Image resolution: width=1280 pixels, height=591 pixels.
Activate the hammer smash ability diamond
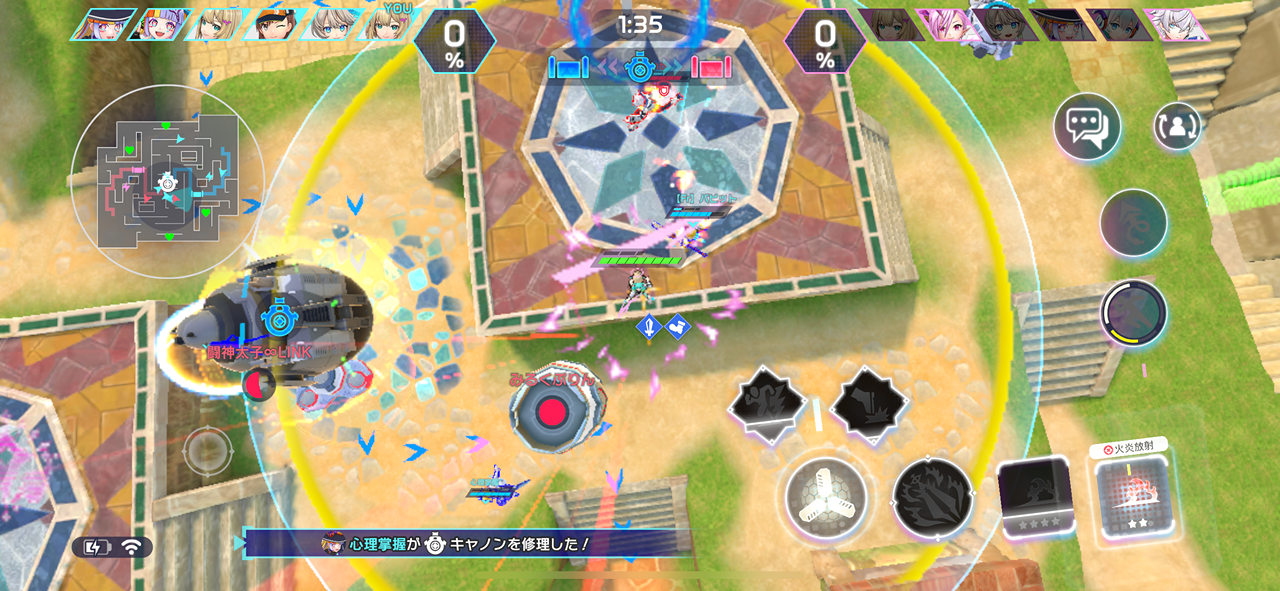[869, 402]
